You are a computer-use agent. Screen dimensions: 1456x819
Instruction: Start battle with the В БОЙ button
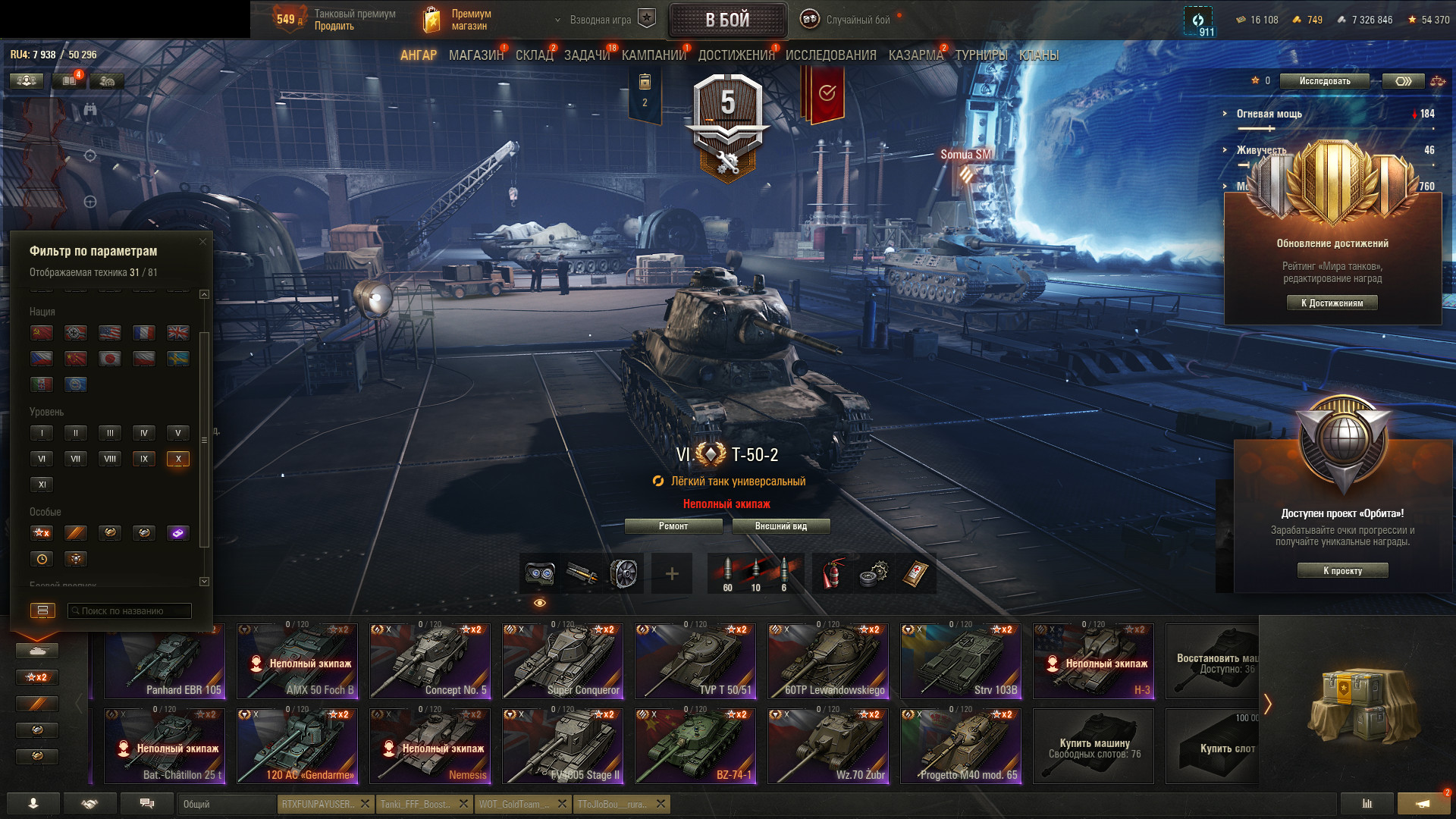(727, 20)
